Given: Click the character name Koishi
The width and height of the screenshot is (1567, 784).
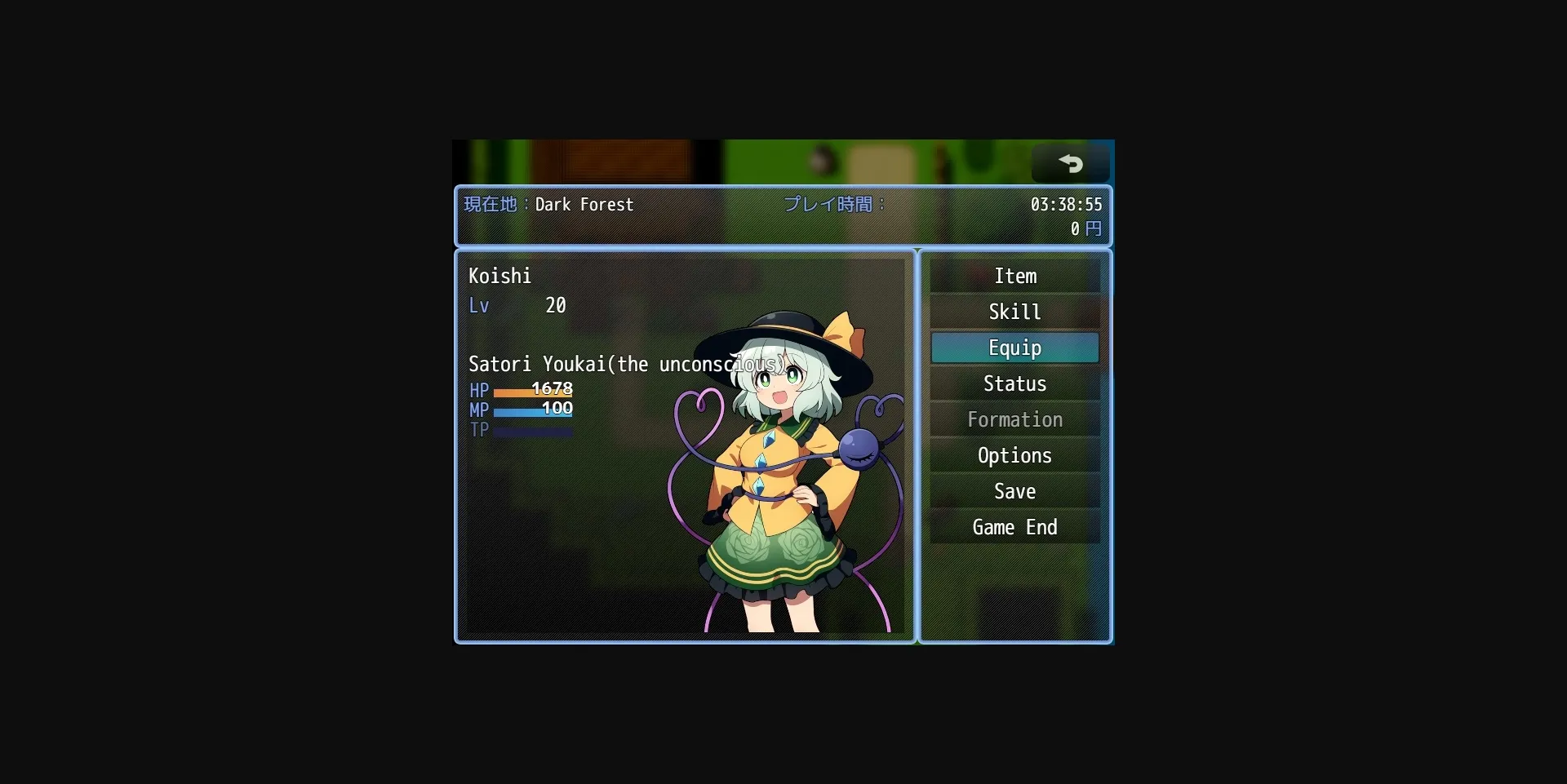Looking at the screenshot, I should click(x=499, y=276).
